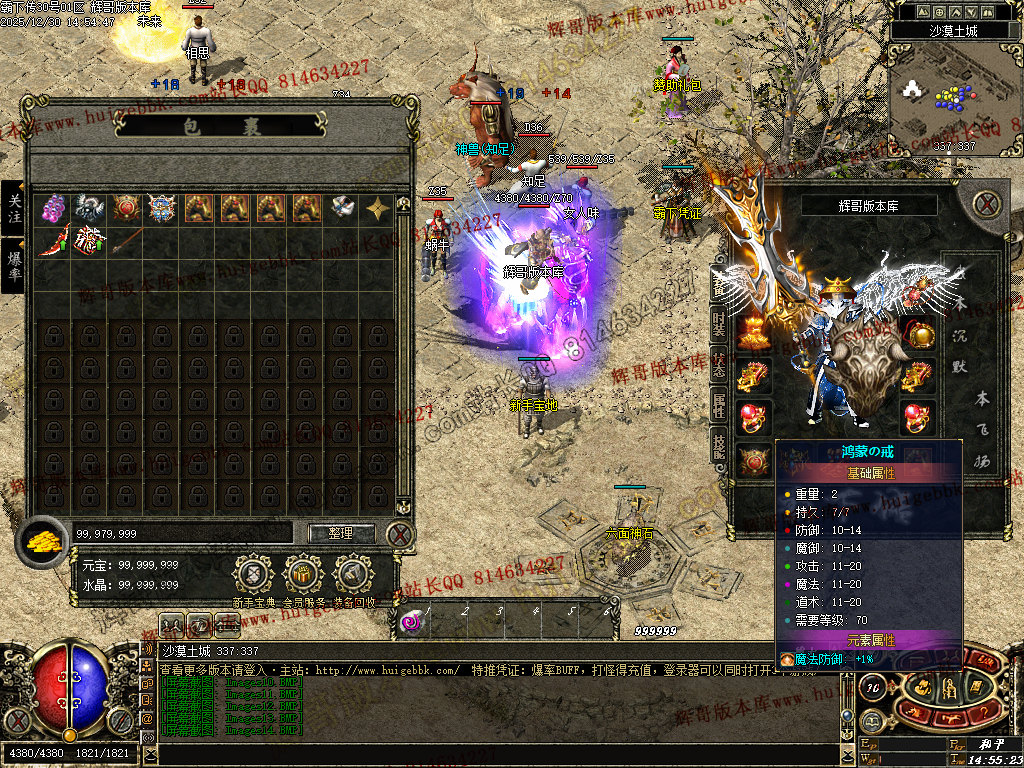
Task: Select the red curved blade item
Action: (52, 242)
